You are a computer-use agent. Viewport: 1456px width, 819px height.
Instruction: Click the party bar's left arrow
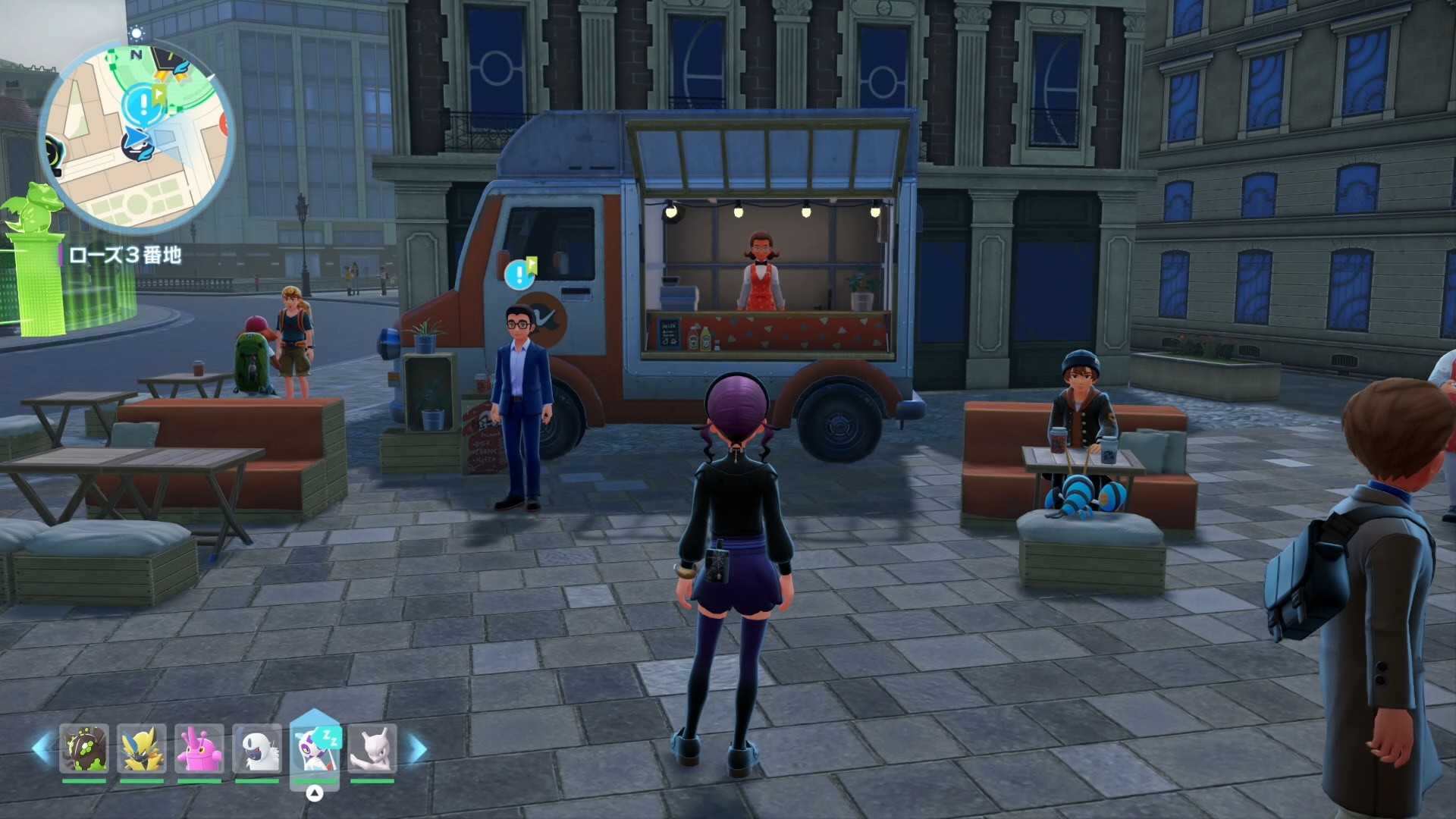[x=41, y=748]
